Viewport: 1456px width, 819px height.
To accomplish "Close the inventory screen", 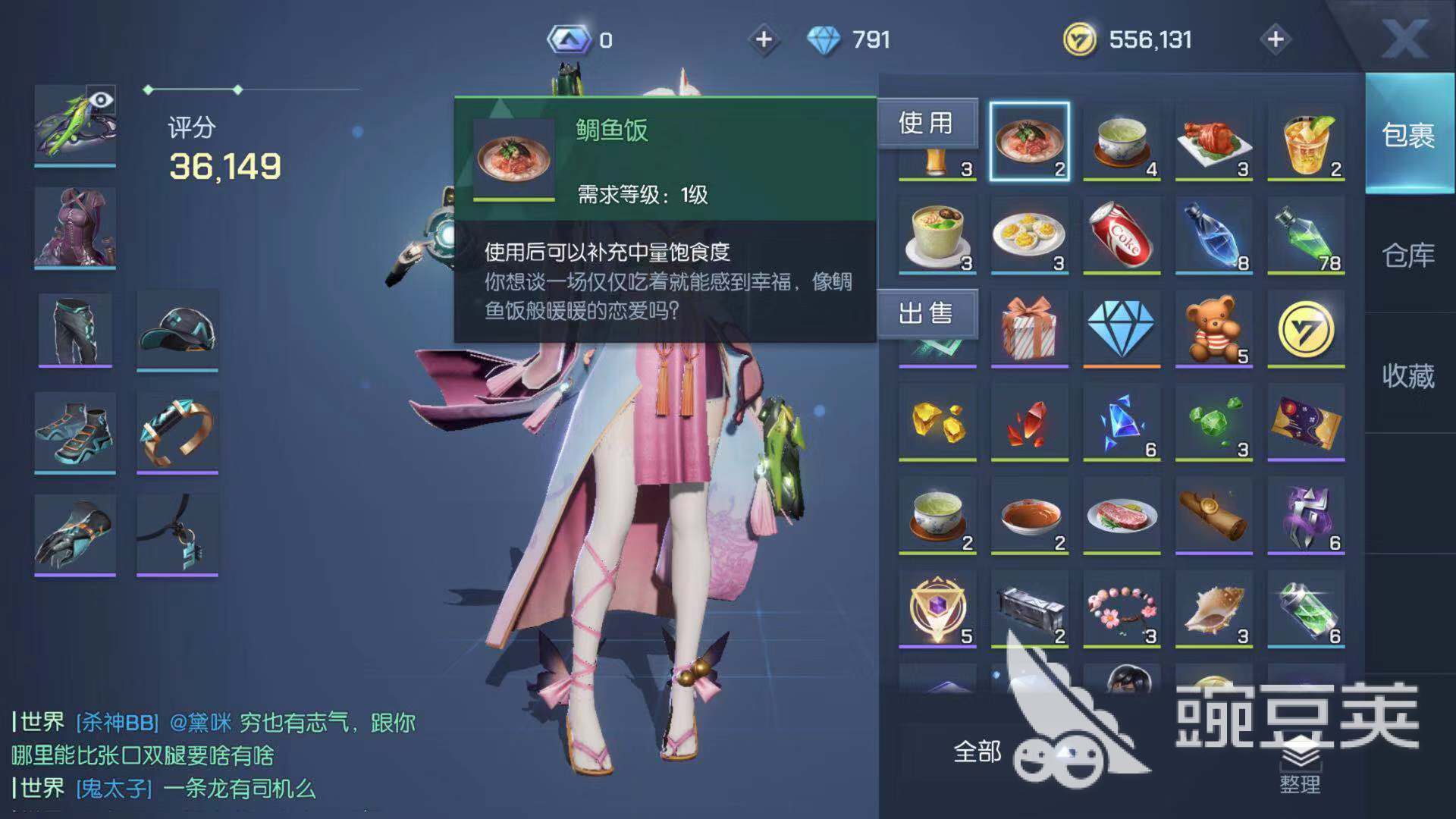I will pyautogui.click(x=1404, y=38).
